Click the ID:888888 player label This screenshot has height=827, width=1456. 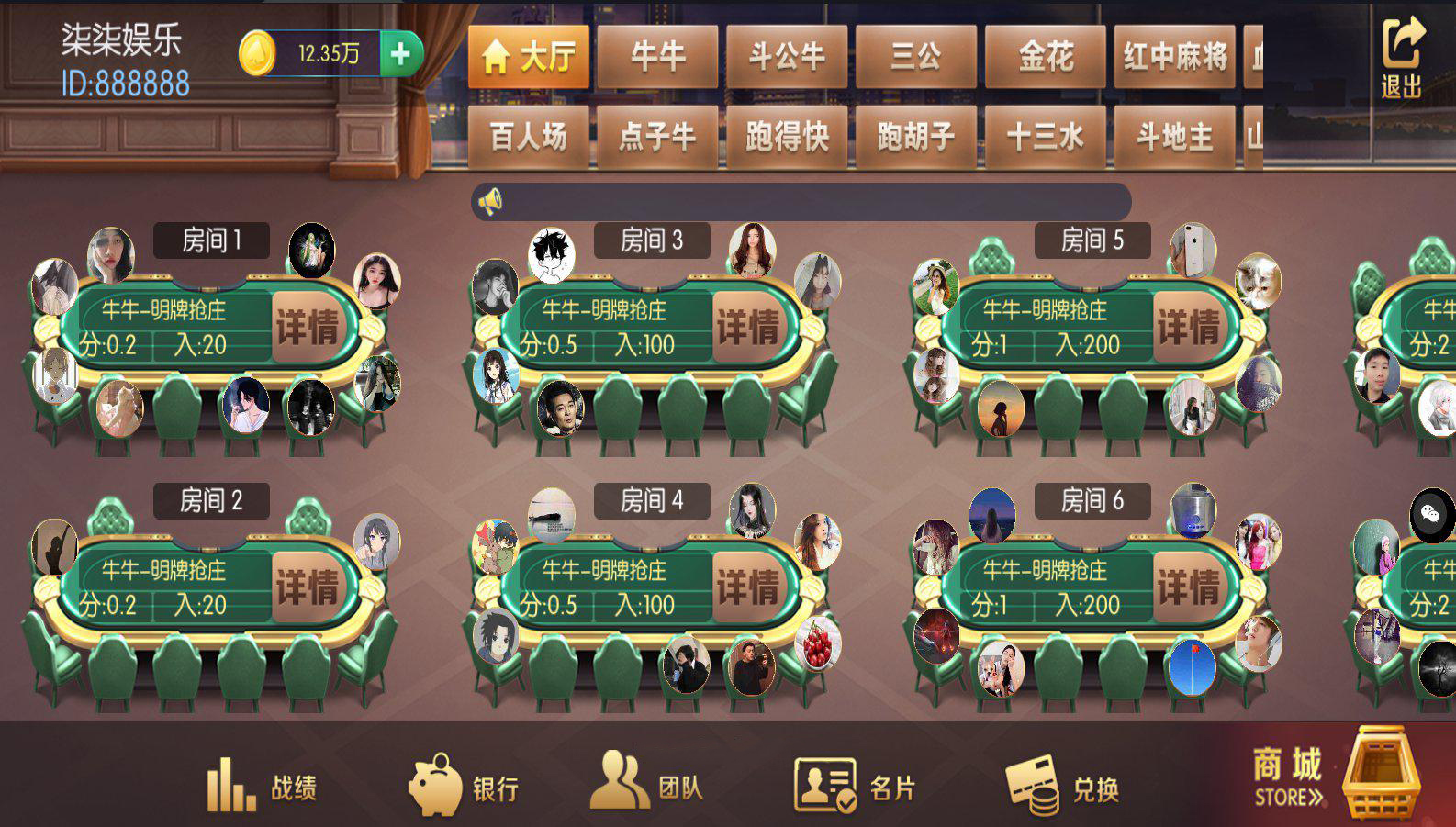point(125,83)
